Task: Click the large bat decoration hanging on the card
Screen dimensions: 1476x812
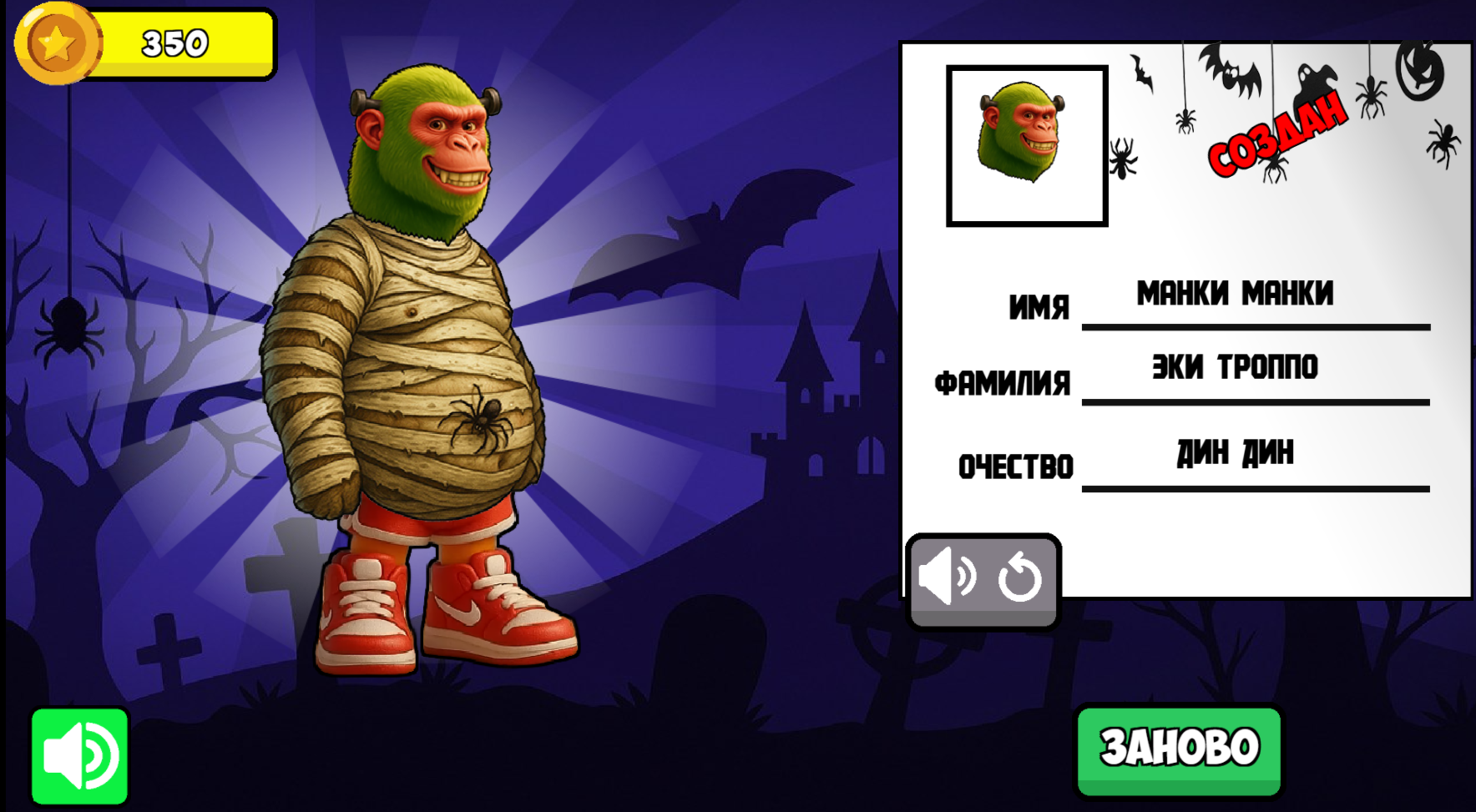Action: click(1232, 72)
